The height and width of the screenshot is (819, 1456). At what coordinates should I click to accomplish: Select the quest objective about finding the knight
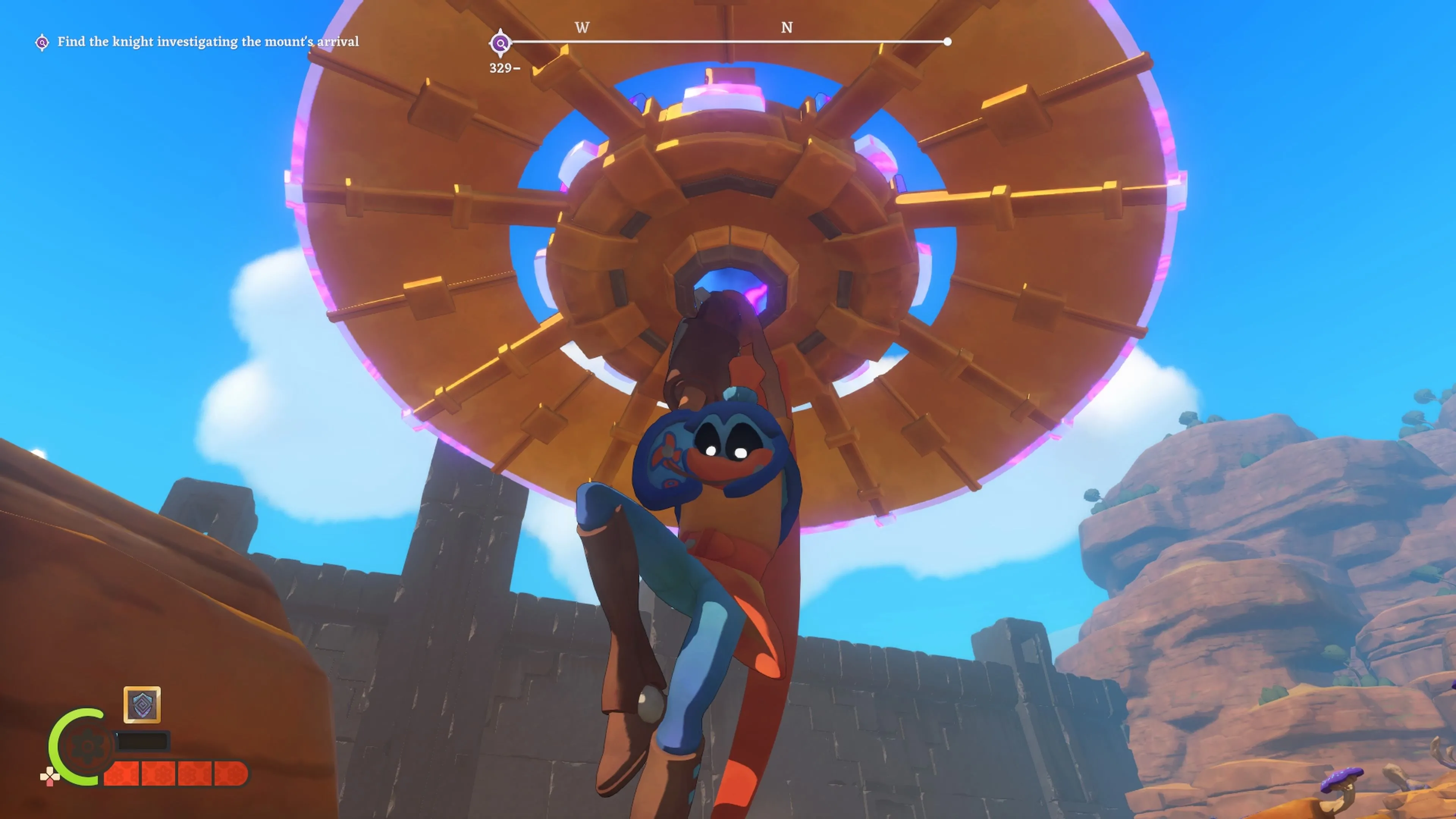click(207, 42)
